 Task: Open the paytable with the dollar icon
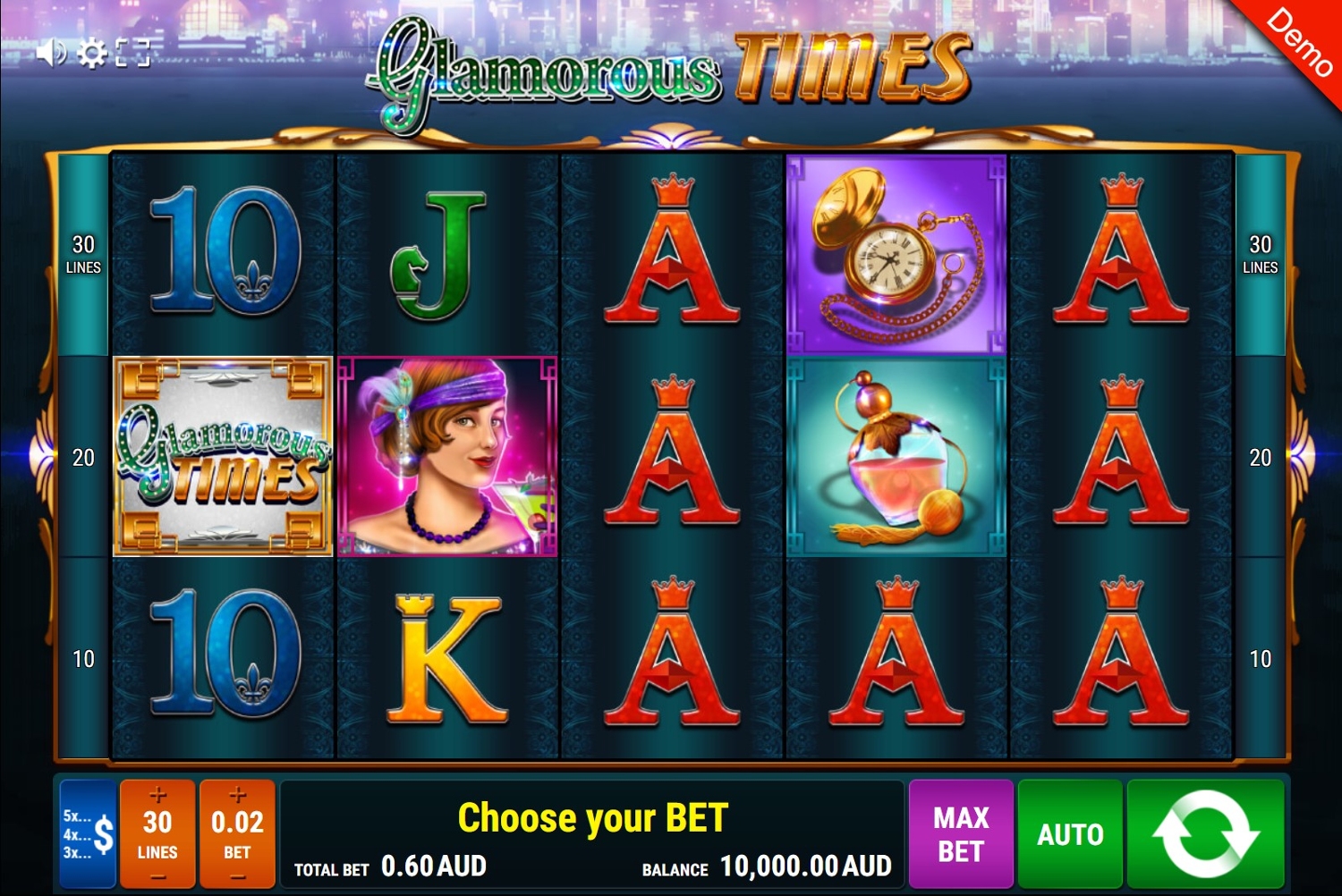tap(89, 833)
